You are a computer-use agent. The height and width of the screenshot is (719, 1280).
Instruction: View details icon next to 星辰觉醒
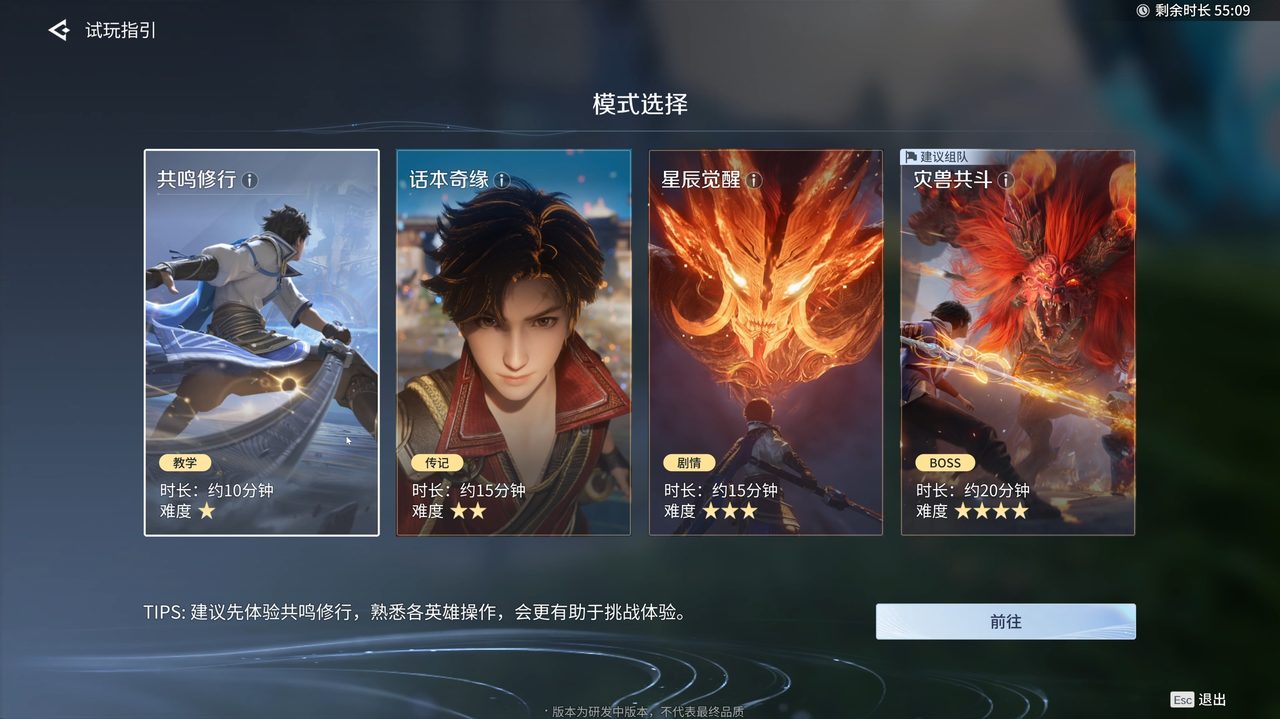[754, 180]
